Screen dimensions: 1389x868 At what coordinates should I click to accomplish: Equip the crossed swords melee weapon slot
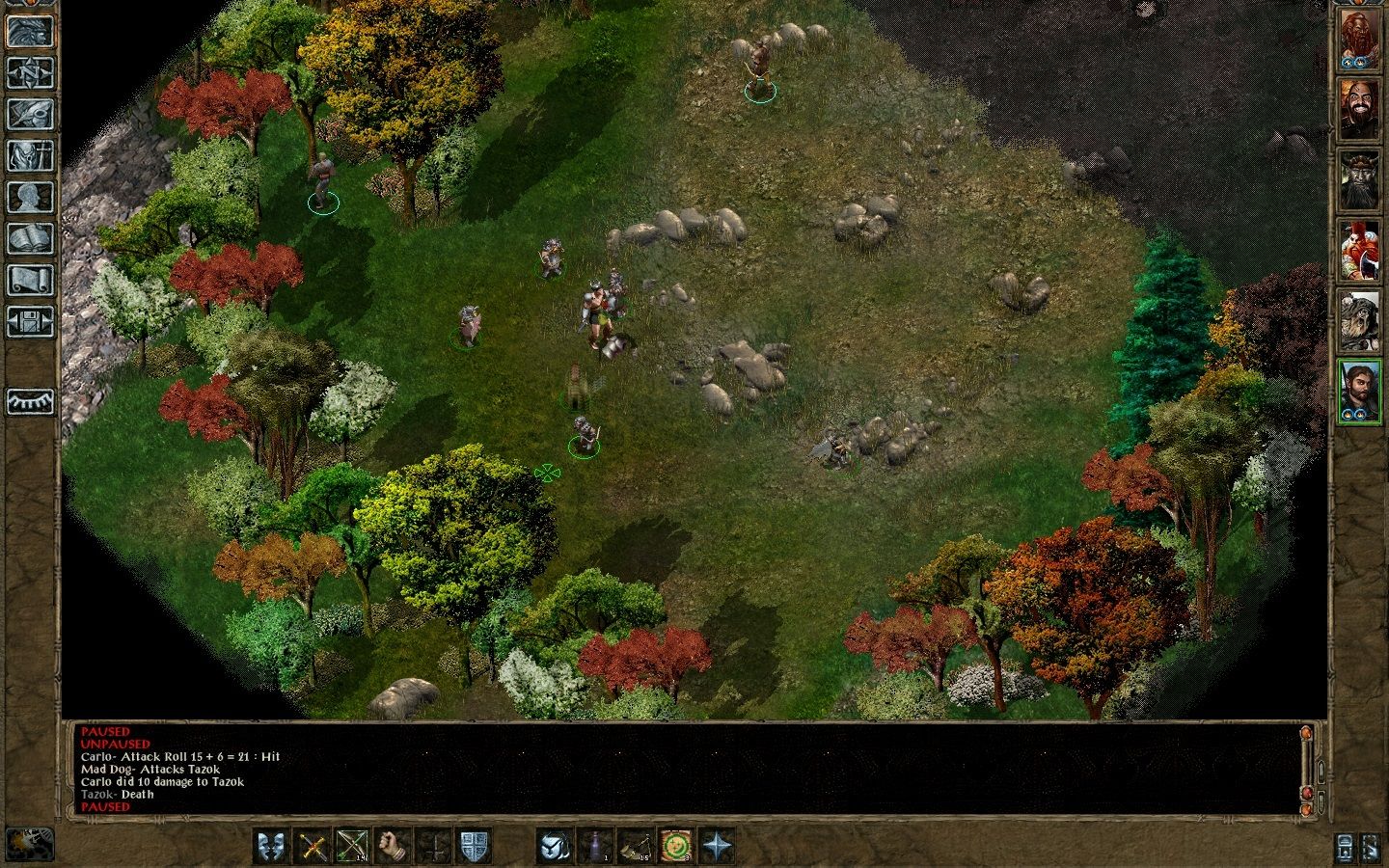(313, 846)
